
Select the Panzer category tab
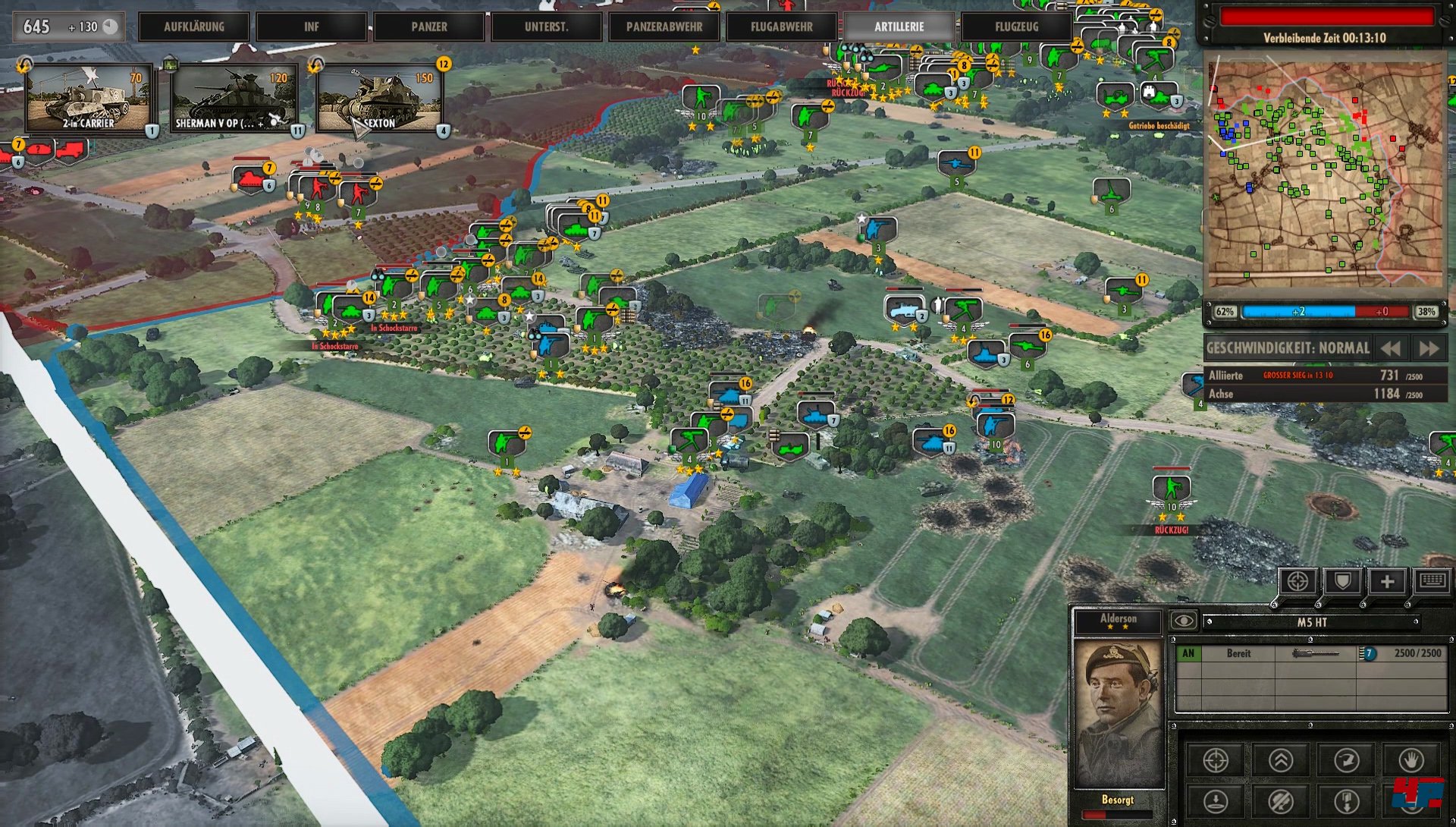point(429,27)
